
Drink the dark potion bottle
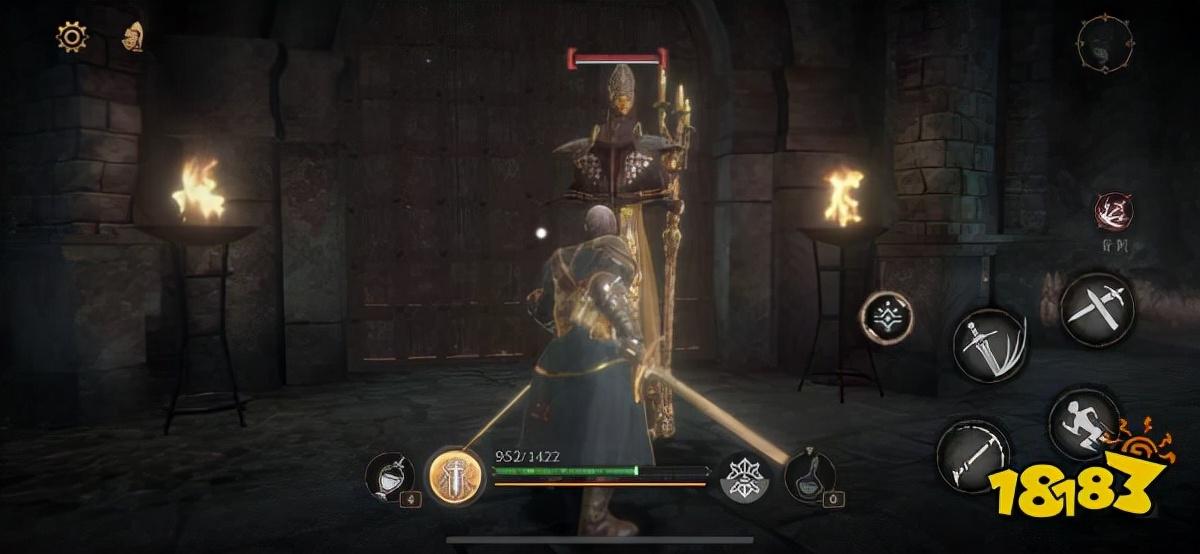tap(810, 474)
